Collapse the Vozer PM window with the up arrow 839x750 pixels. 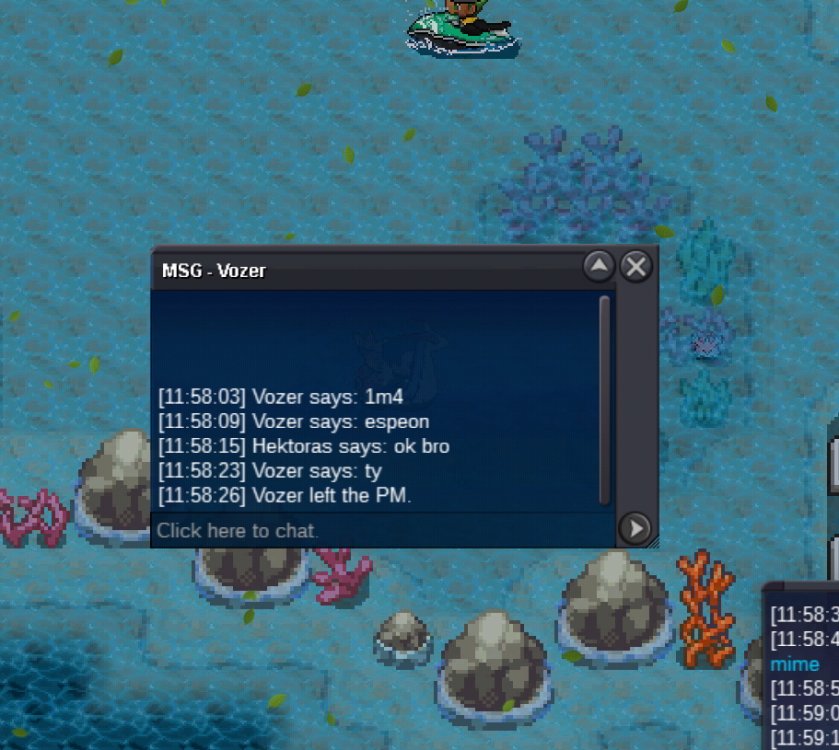tap(598, 266)
